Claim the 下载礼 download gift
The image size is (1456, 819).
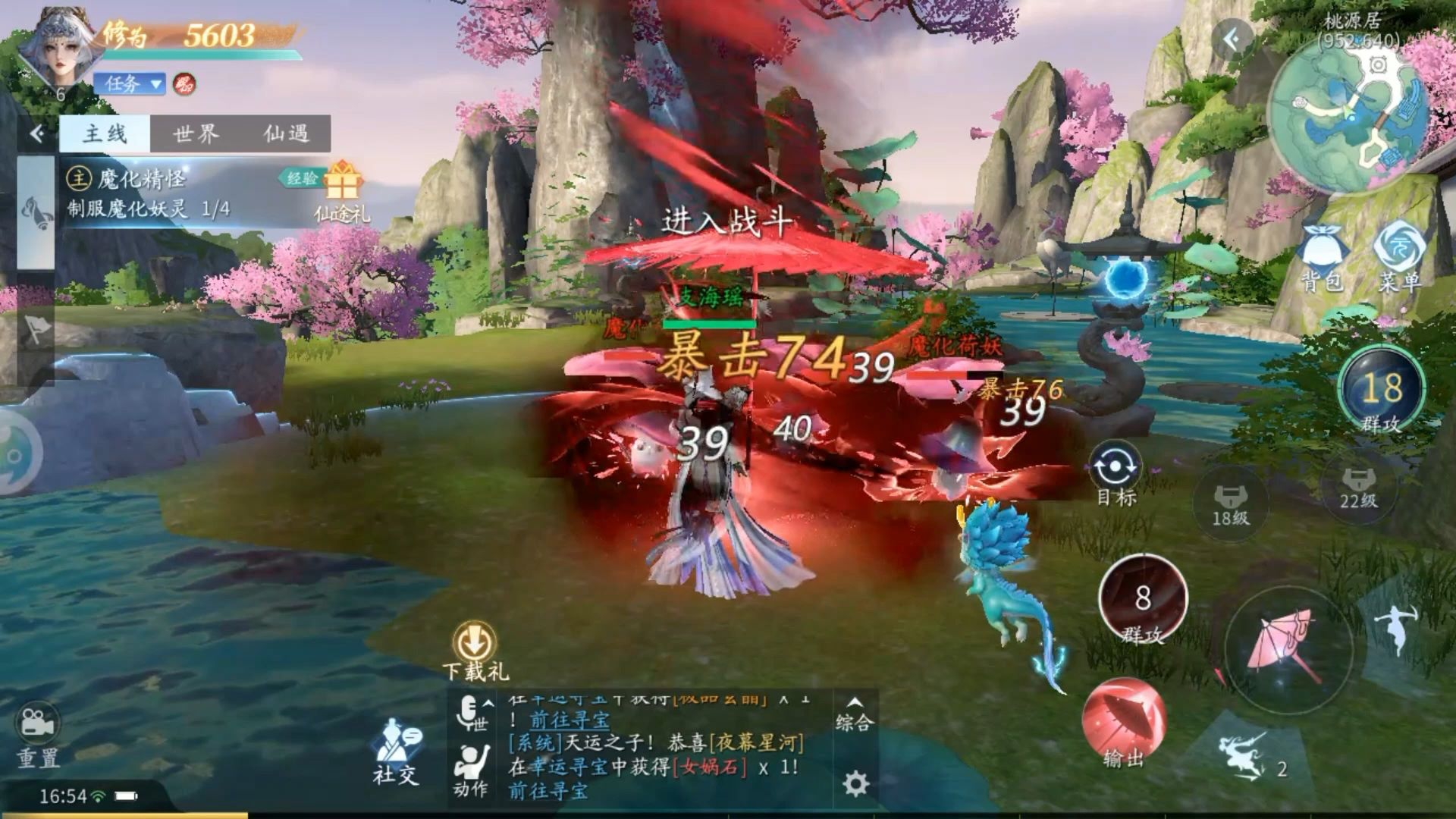tap(475, 651)
